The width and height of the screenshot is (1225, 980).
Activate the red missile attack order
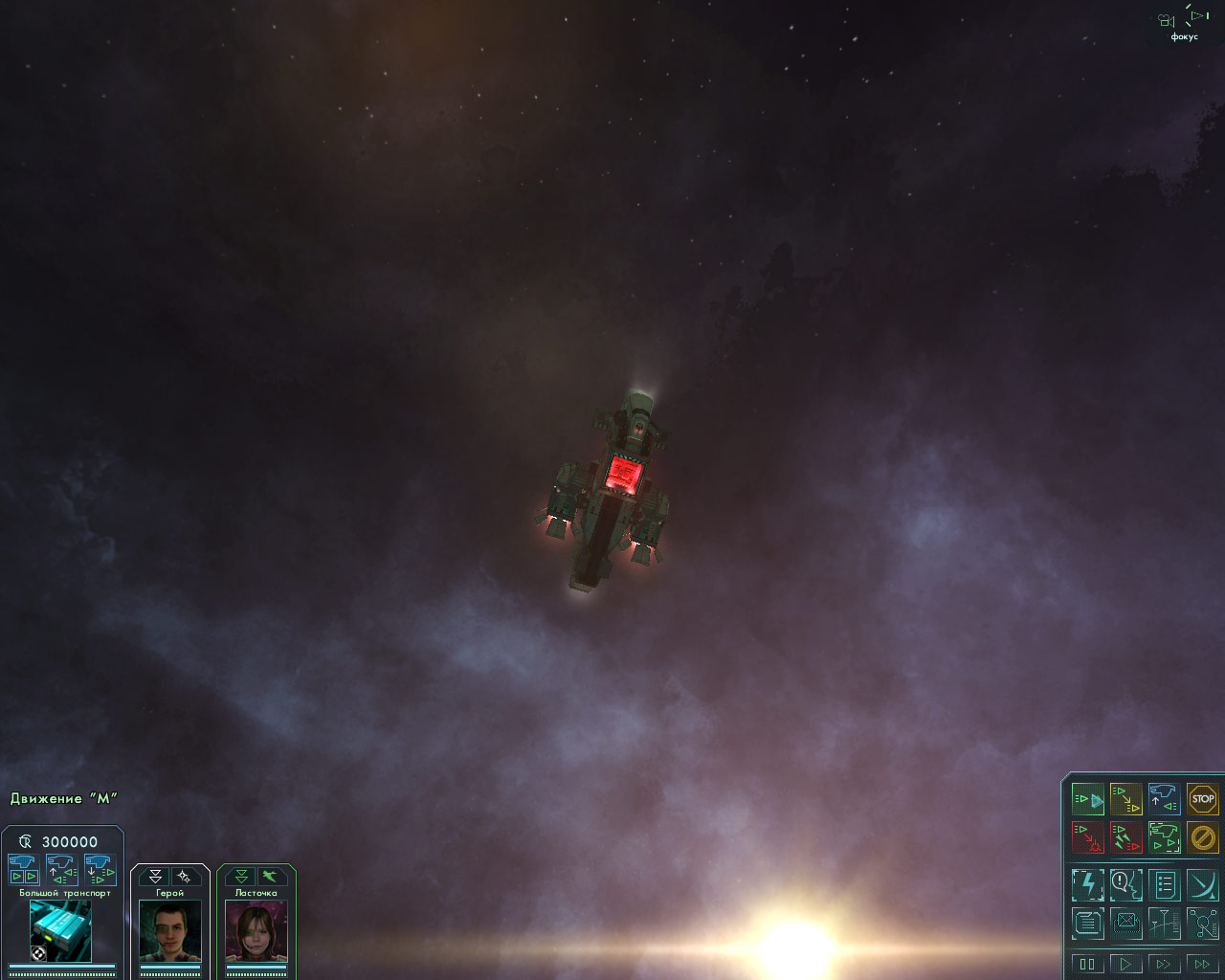click(1125, 838)
